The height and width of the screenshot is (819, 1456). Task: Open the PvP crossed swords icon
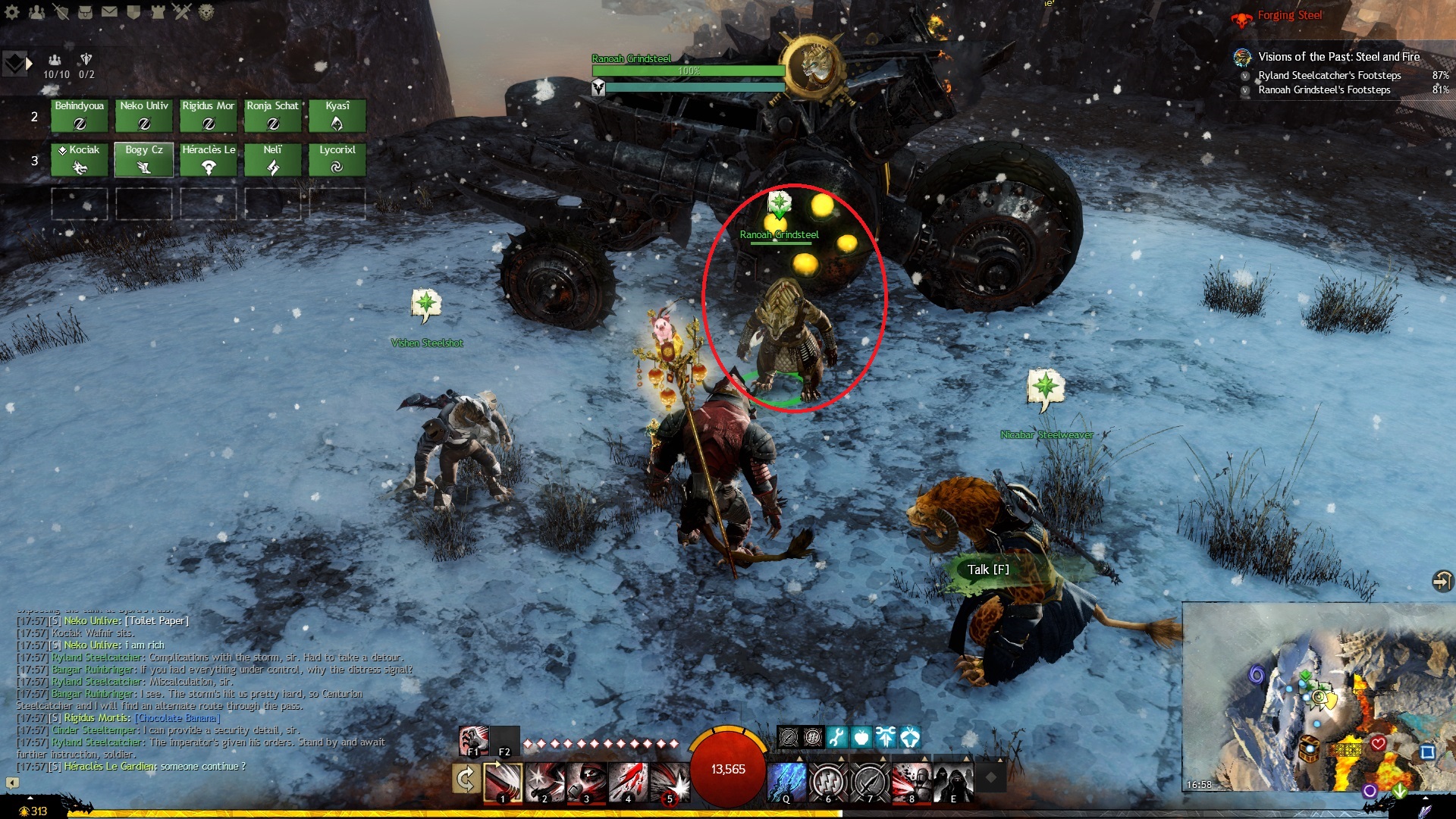coord(182,11)
